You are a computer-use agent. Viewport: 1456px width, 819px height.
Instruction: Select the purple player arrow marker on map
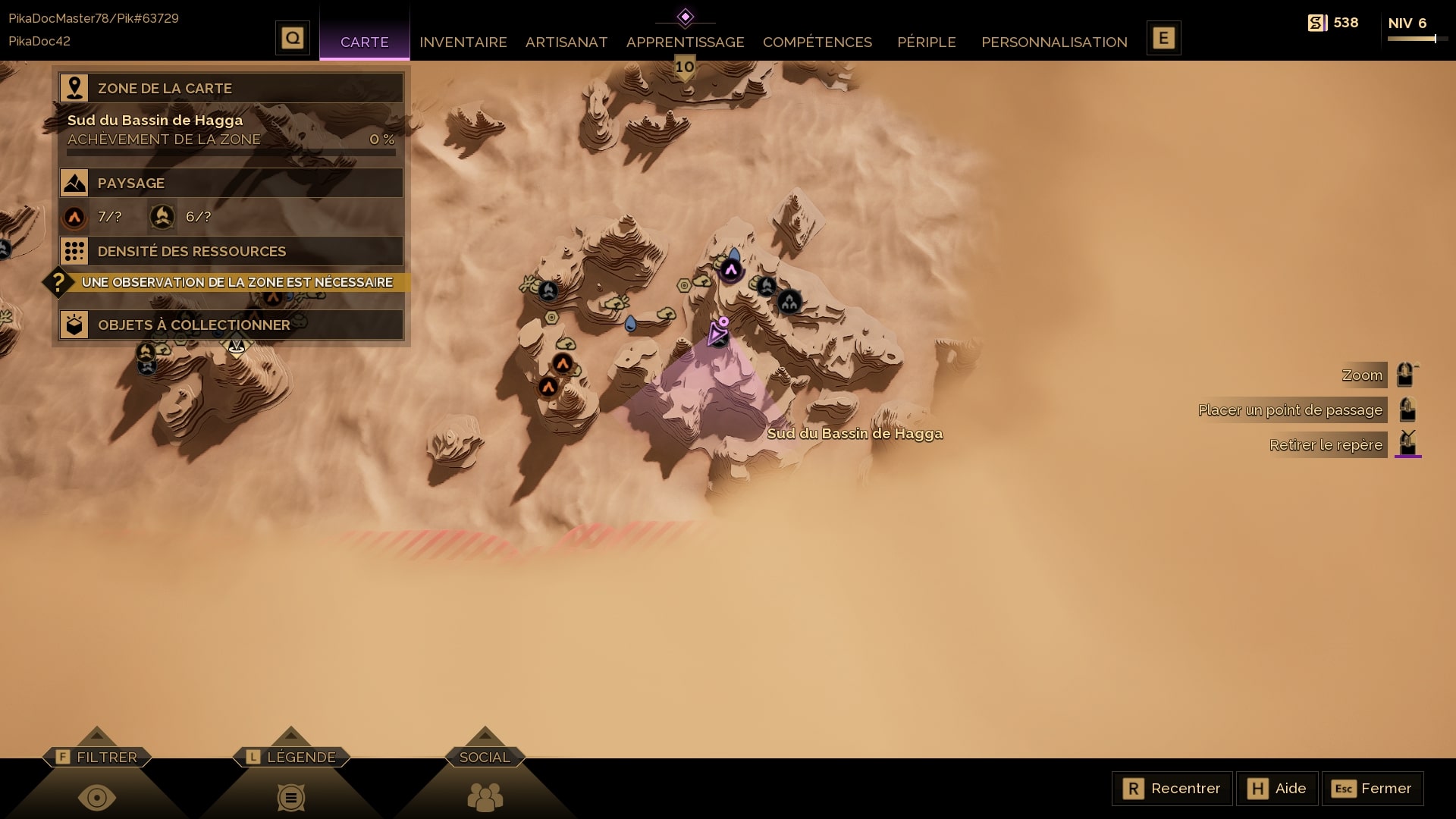[x=717, y=333]
